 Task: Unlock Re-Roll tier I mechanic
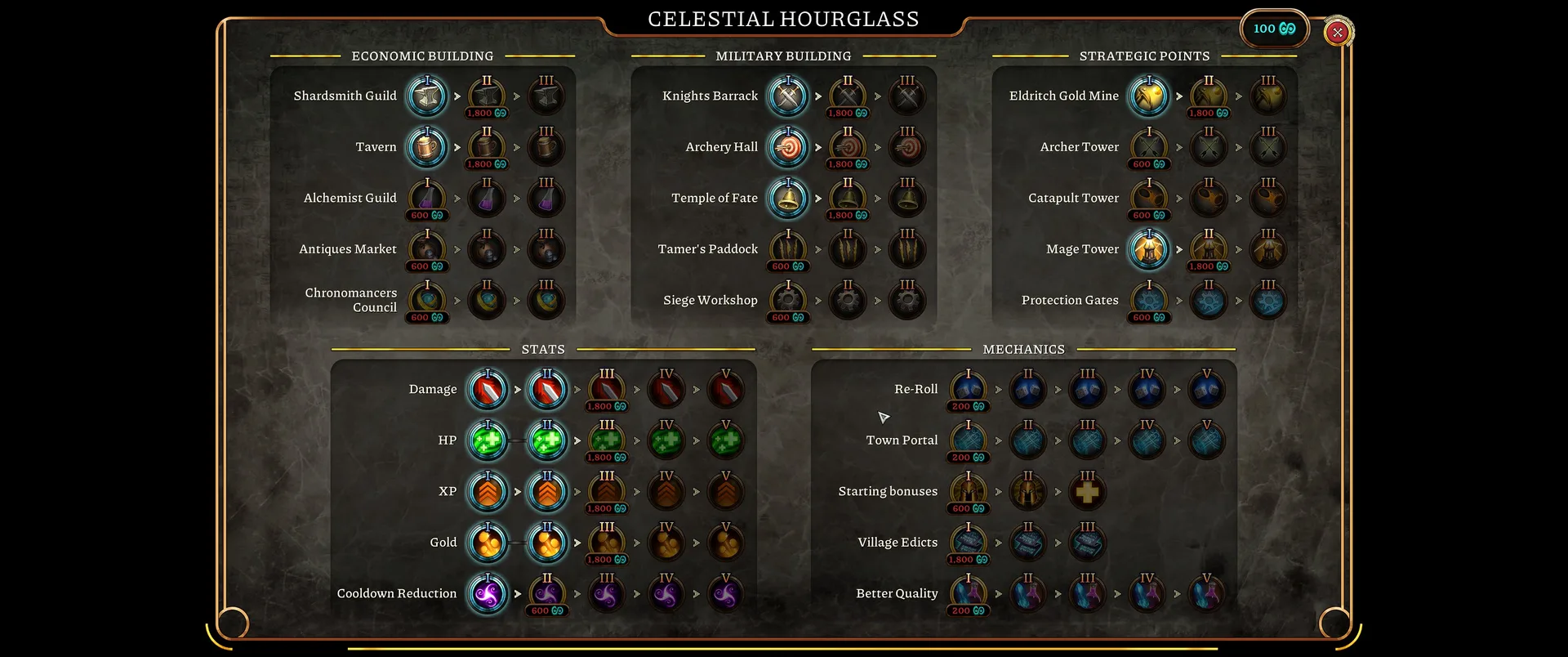click(x=969, y=390)
